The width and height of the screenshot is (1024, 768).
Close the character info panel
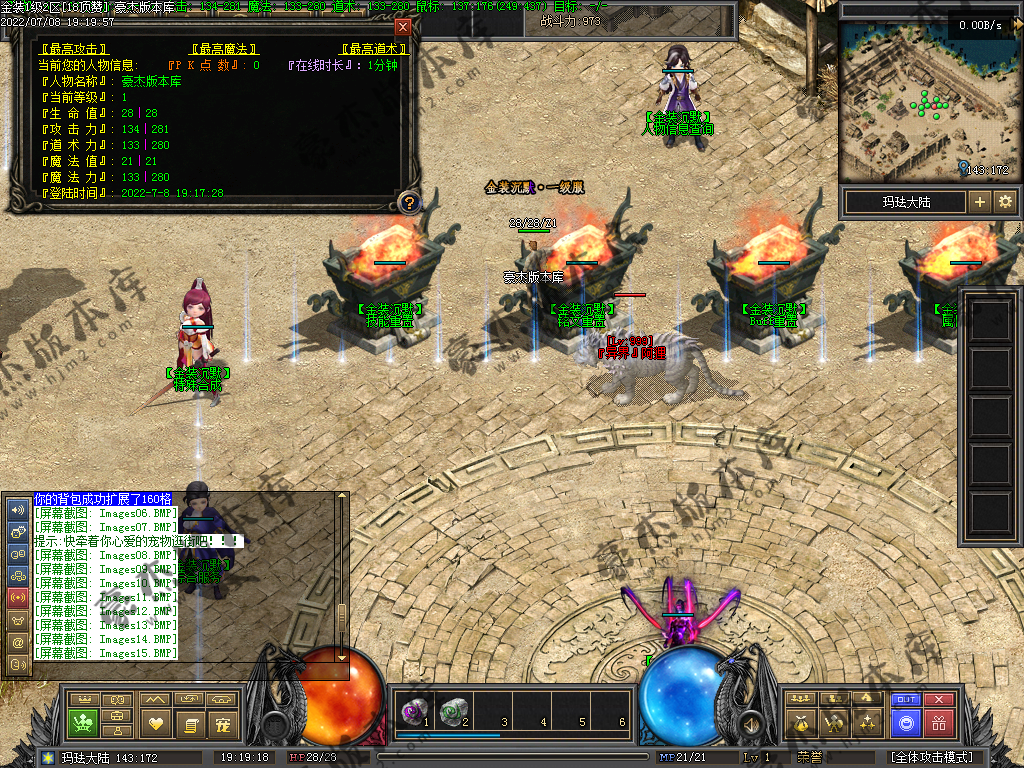pos(403,27)
